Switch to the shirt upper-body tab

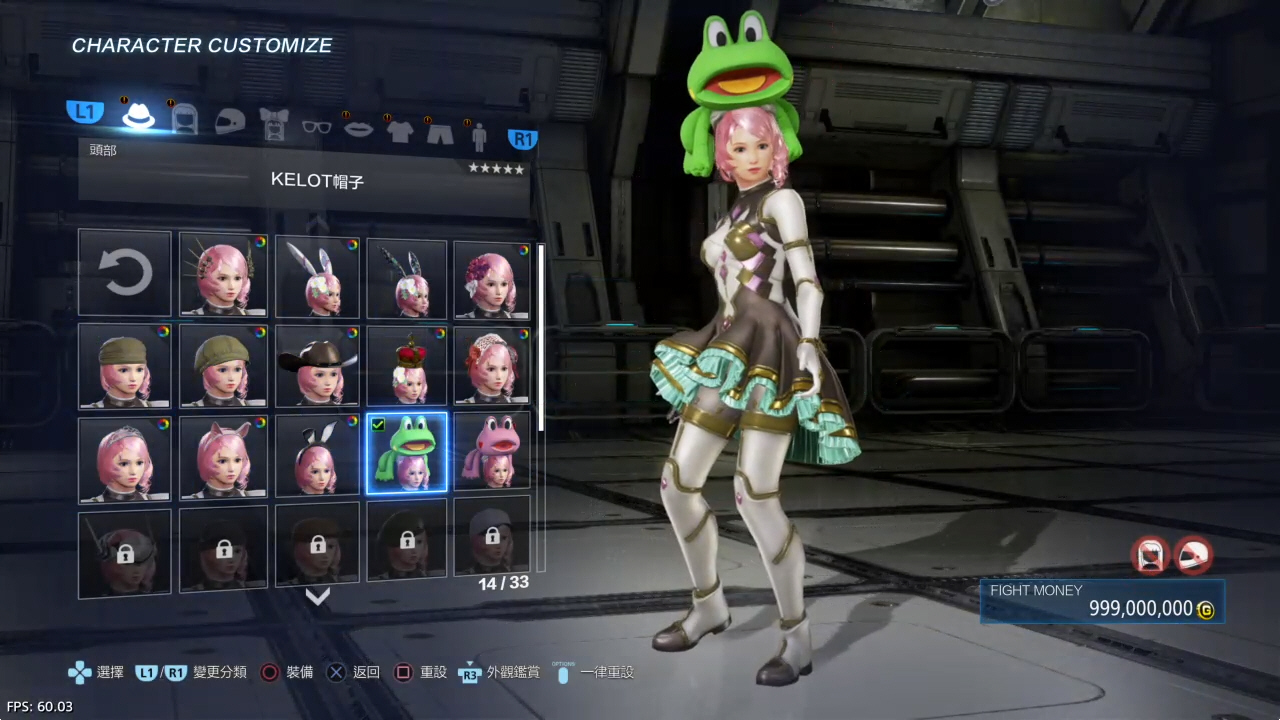tap(400, 131)
